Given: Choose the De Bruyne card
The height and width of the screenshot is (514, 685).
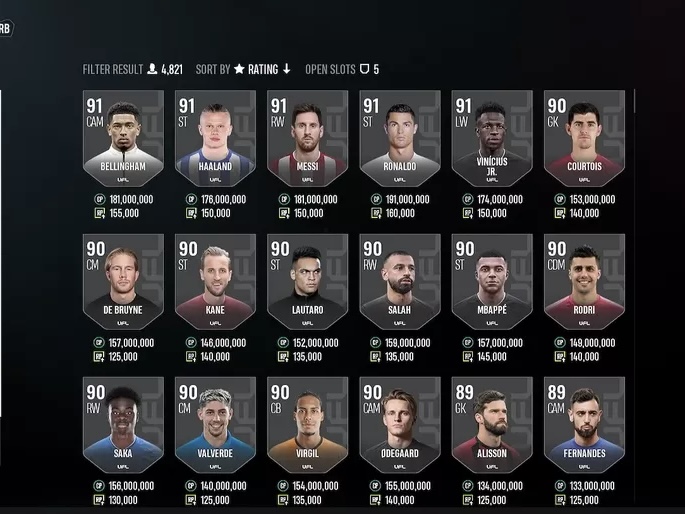Looking at the screenshot, I should click(123, 282).
